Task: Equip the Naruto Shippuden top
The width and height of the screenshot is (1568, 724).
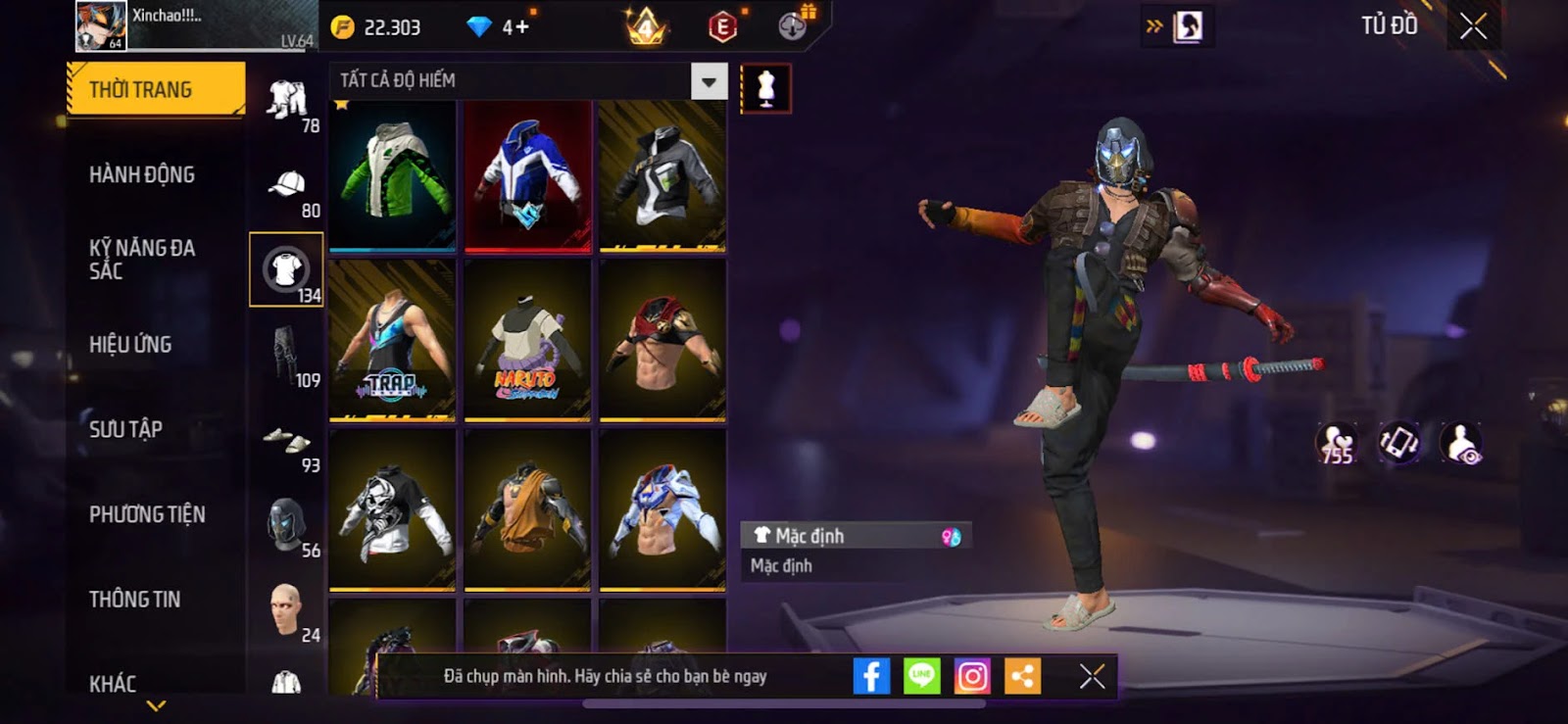Action: click(527, 341)
